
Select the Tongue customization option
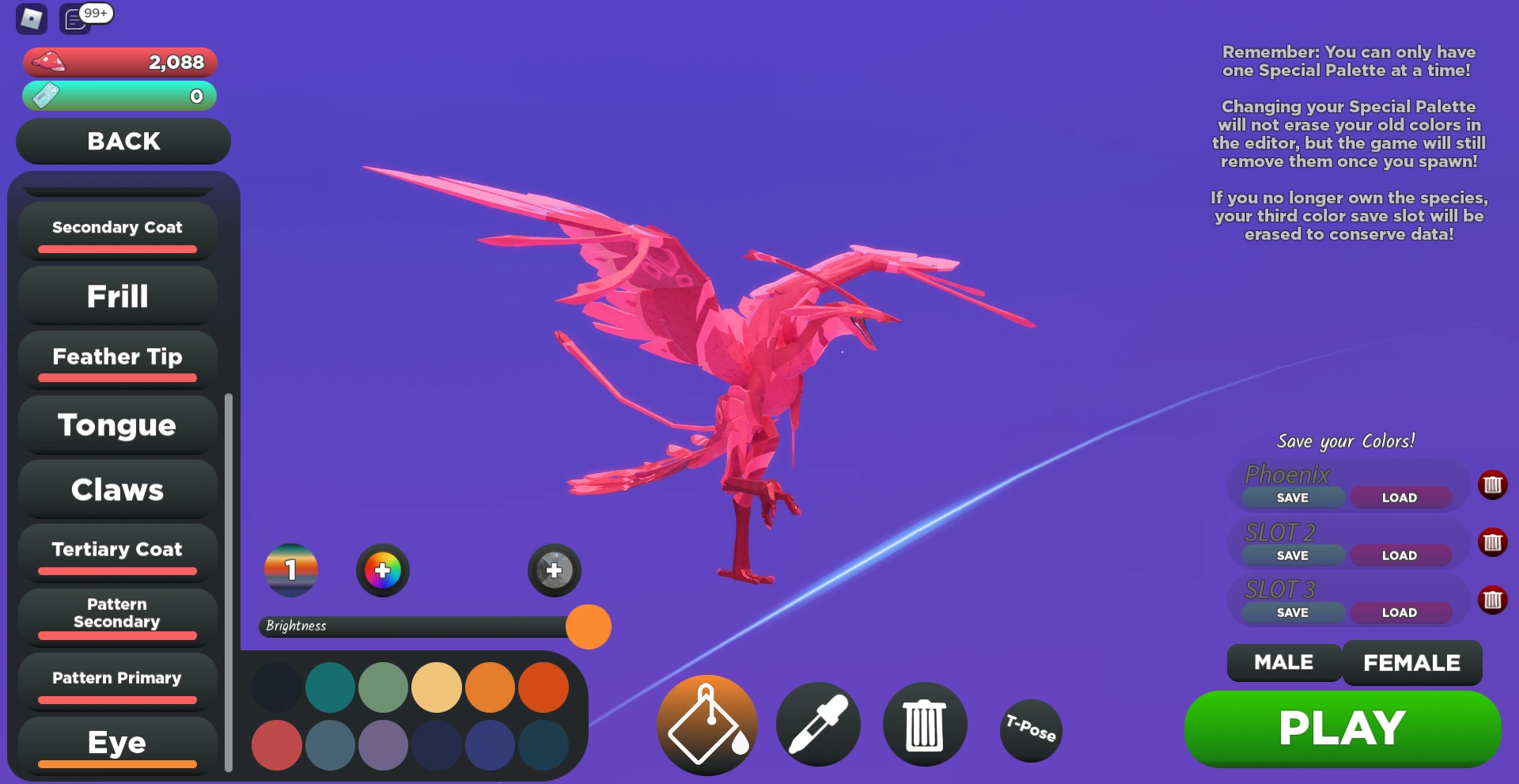(116, 425)
